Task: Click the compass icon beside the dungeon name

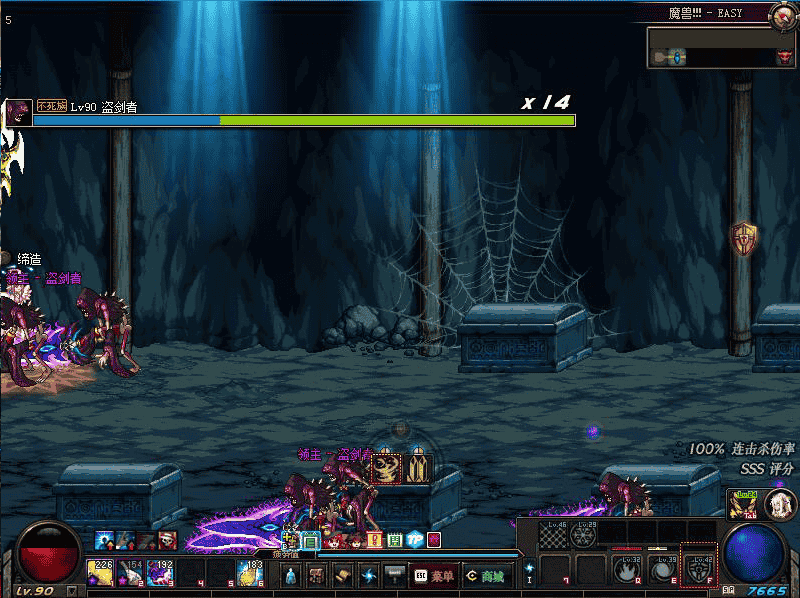Action: 782,14
